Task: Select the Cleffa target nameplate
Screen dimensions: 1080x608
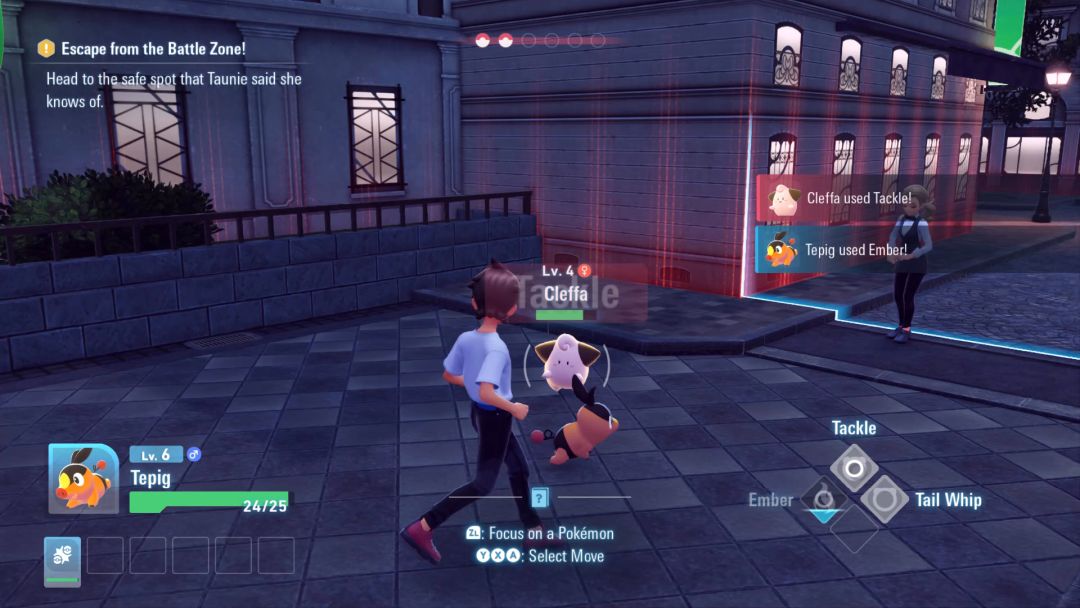Action: pos(565,294)
